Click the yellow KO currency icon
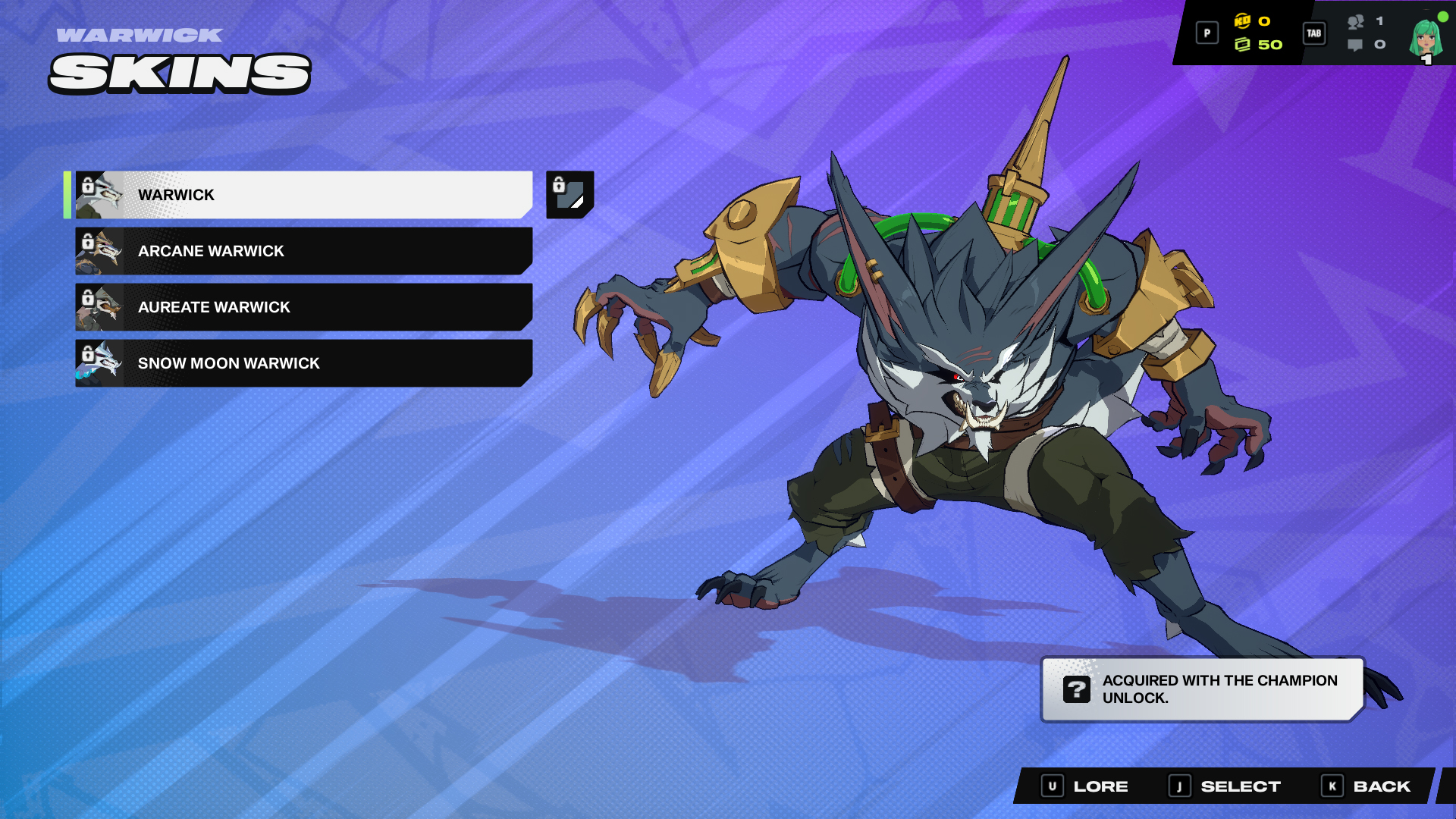The image size is (1456, 819). coord(1242,21)
